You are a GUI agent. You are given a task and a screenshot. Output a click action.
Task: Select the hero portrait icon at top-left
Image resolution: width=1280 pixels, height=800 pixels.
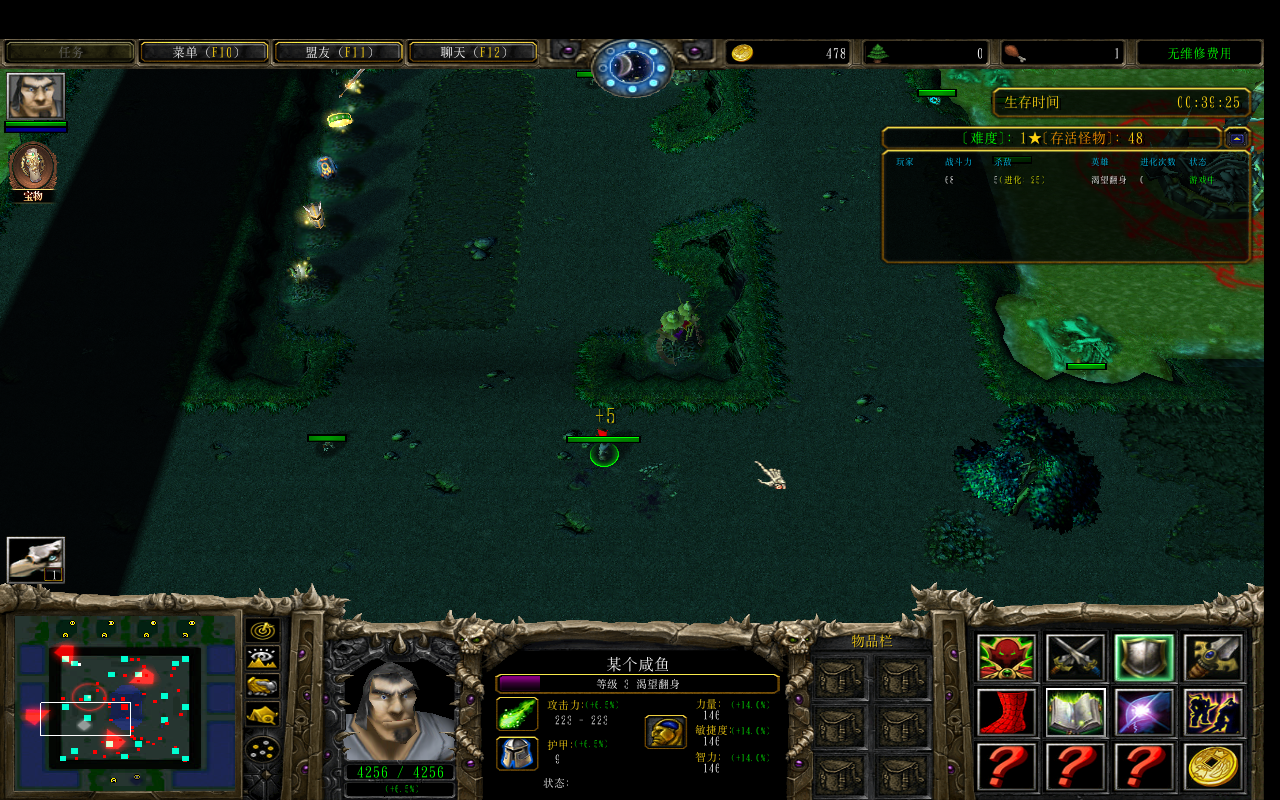pos(36,96)
